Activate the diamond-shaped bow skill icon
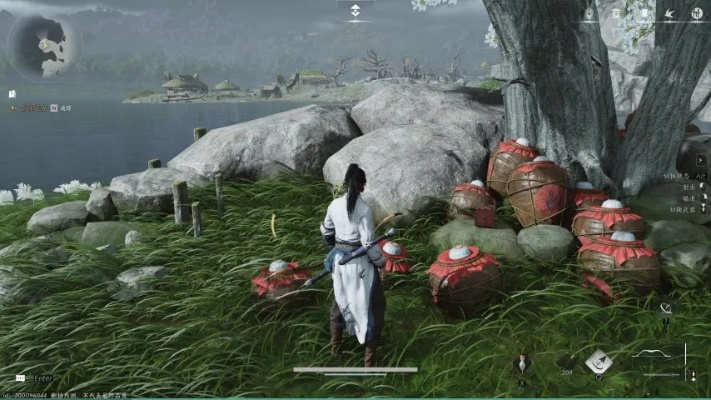Viewport: 711px width, 400px height. pos(598,361)
